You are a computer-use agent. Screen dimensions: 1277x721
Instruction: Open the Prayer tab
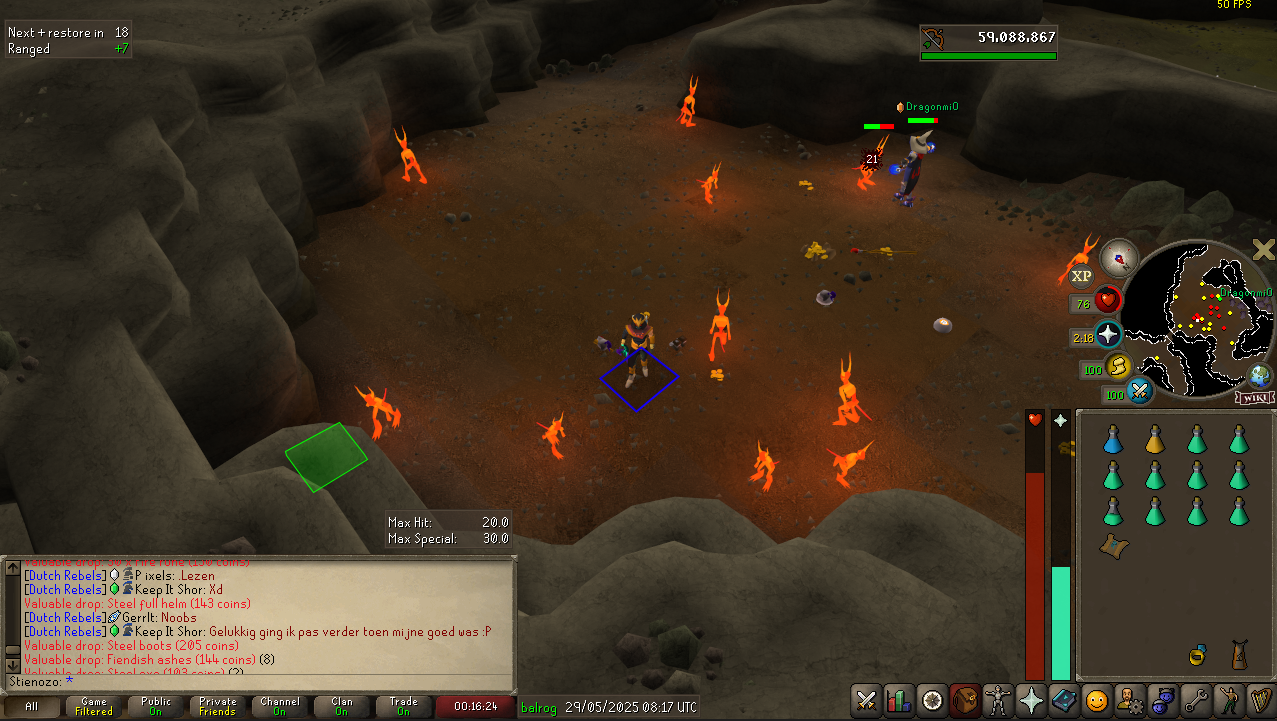coord(1030,699)
